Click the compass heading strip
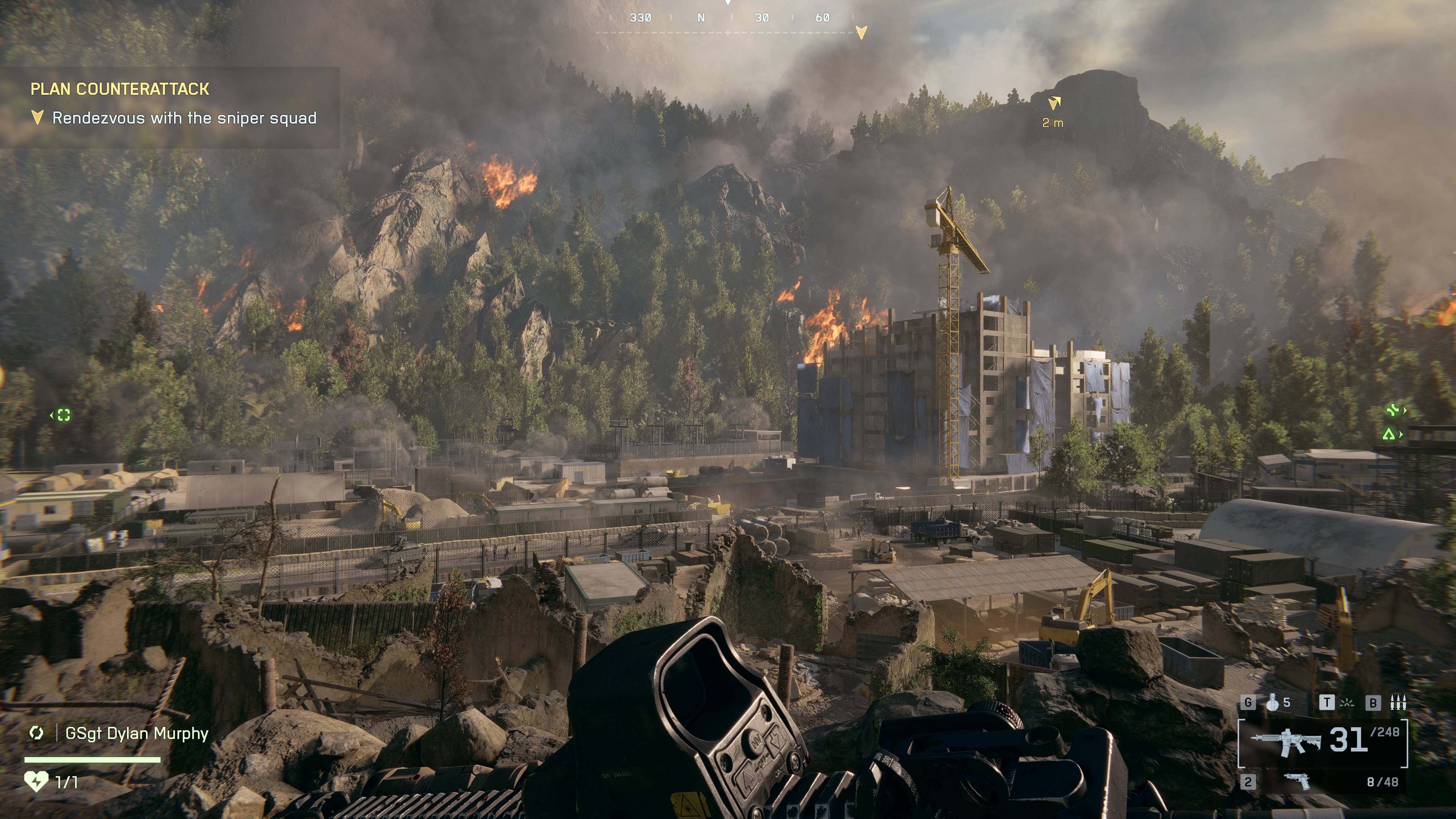1456x819 pixels. pyautogui.click(x=729, y=18)
